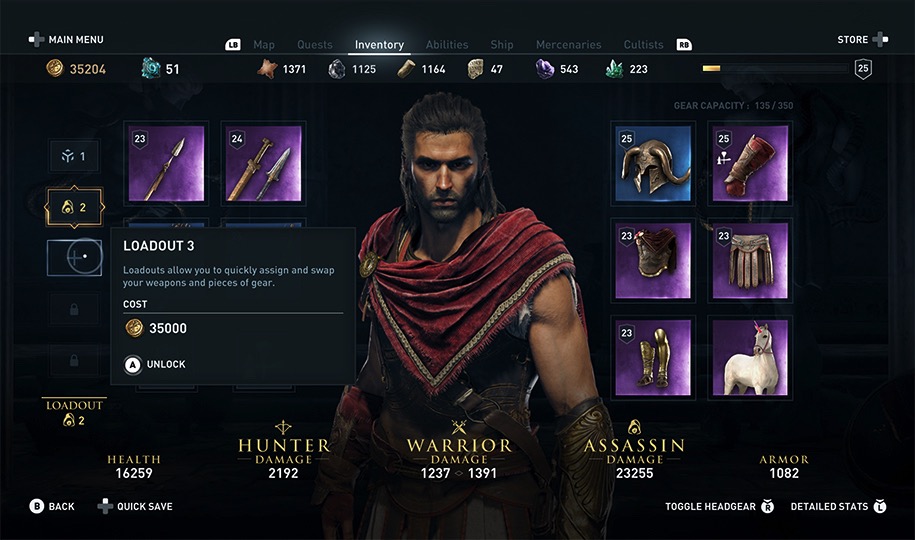Switch to the Map tab
Image resolution: width=915 pixels, height=540 pixels.
(x=264, y=45)
